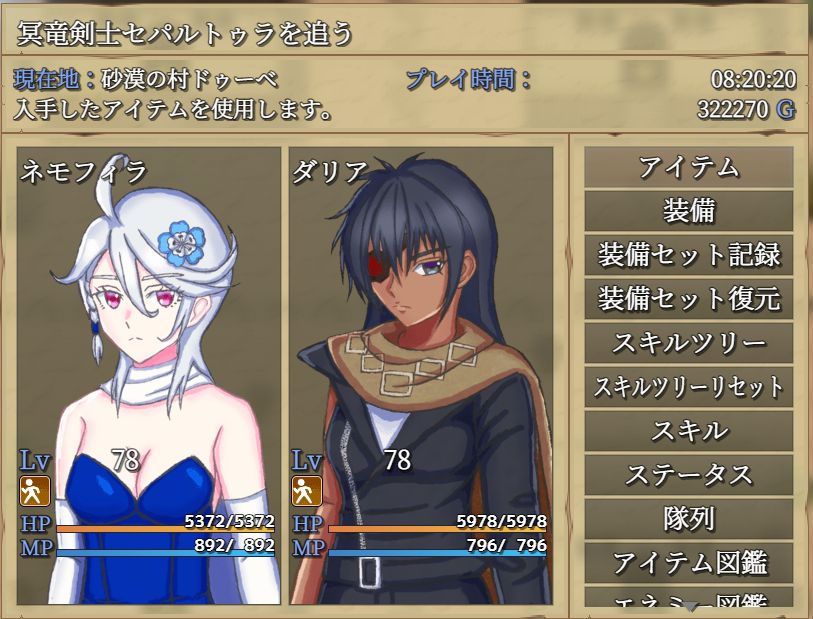Show the ステータス screen
Screen dimensions: 813x619
tap(688, 475)
